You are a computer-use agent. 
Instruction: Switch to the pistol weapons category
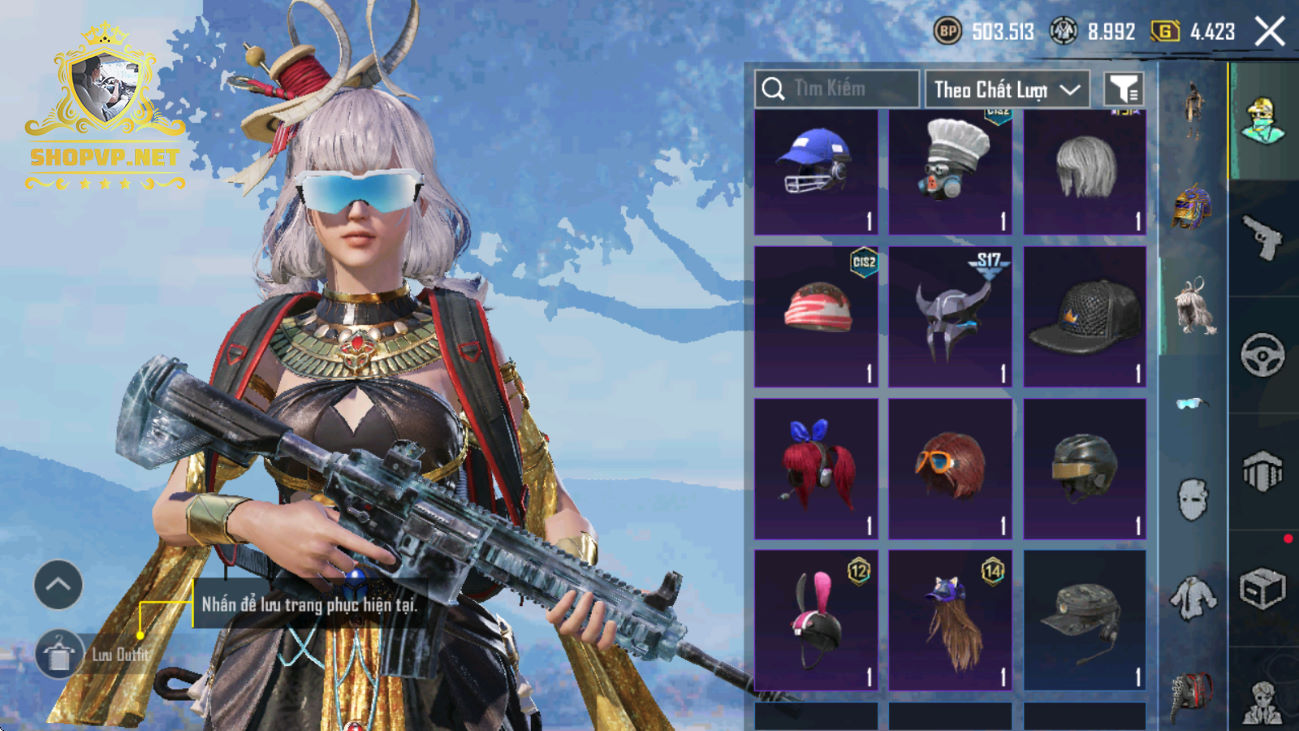click(1262, 238)
